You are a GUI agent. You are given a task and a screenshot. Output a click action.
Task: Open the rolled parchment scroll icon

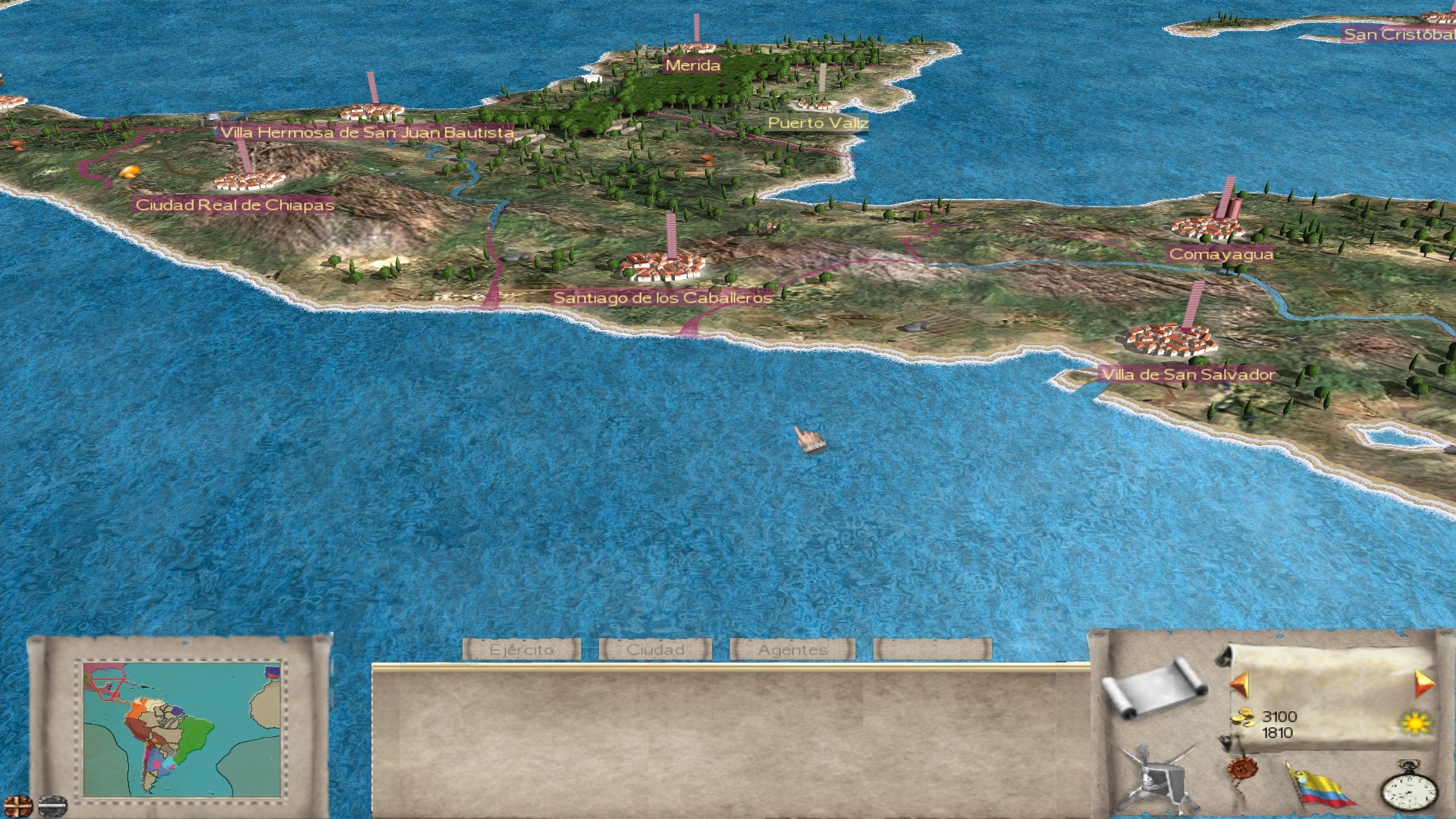point(1154,687)
